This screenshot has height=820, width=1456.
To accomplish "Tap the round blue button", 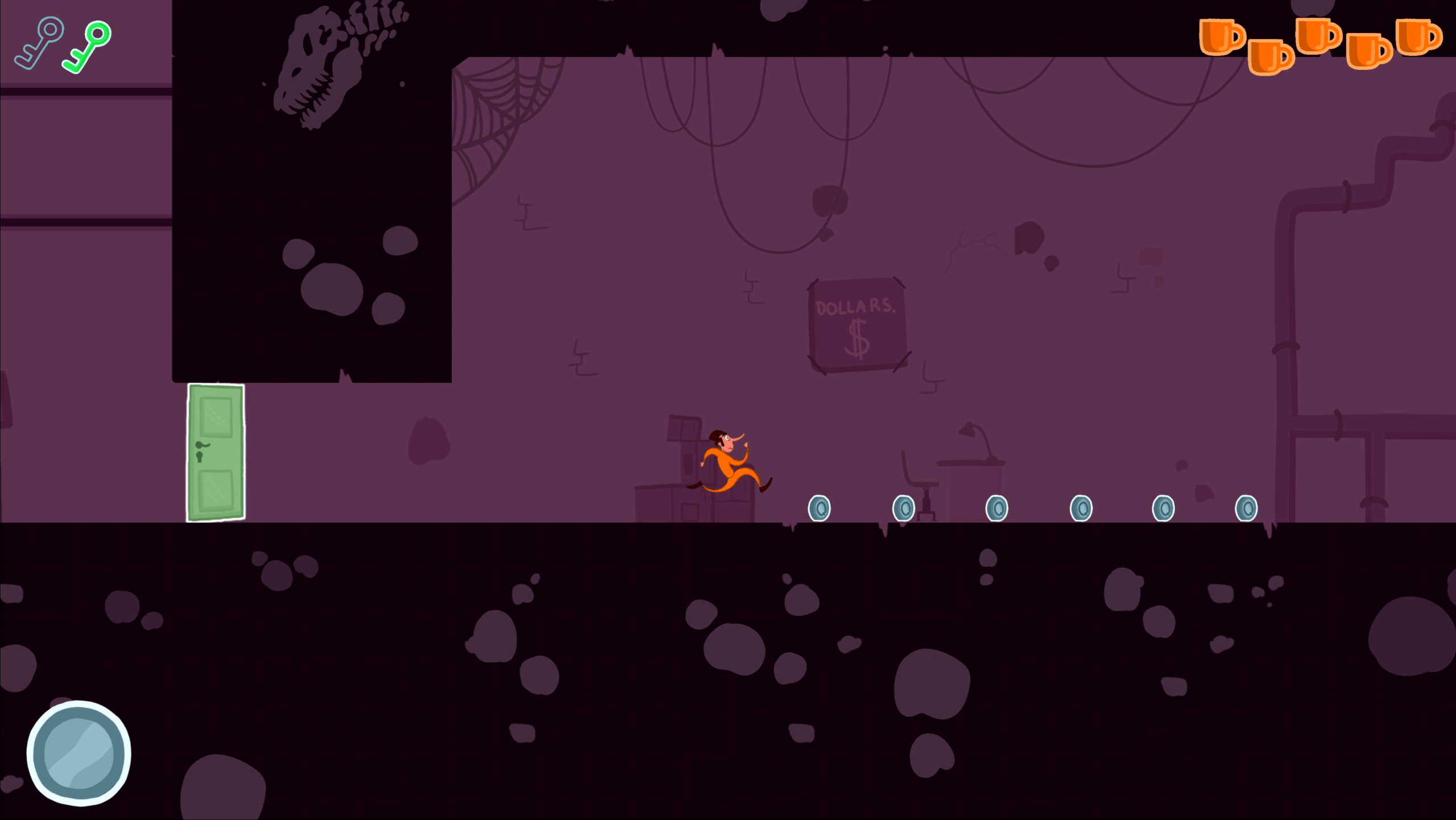I will pyautogui.click(x=78, y=753).
